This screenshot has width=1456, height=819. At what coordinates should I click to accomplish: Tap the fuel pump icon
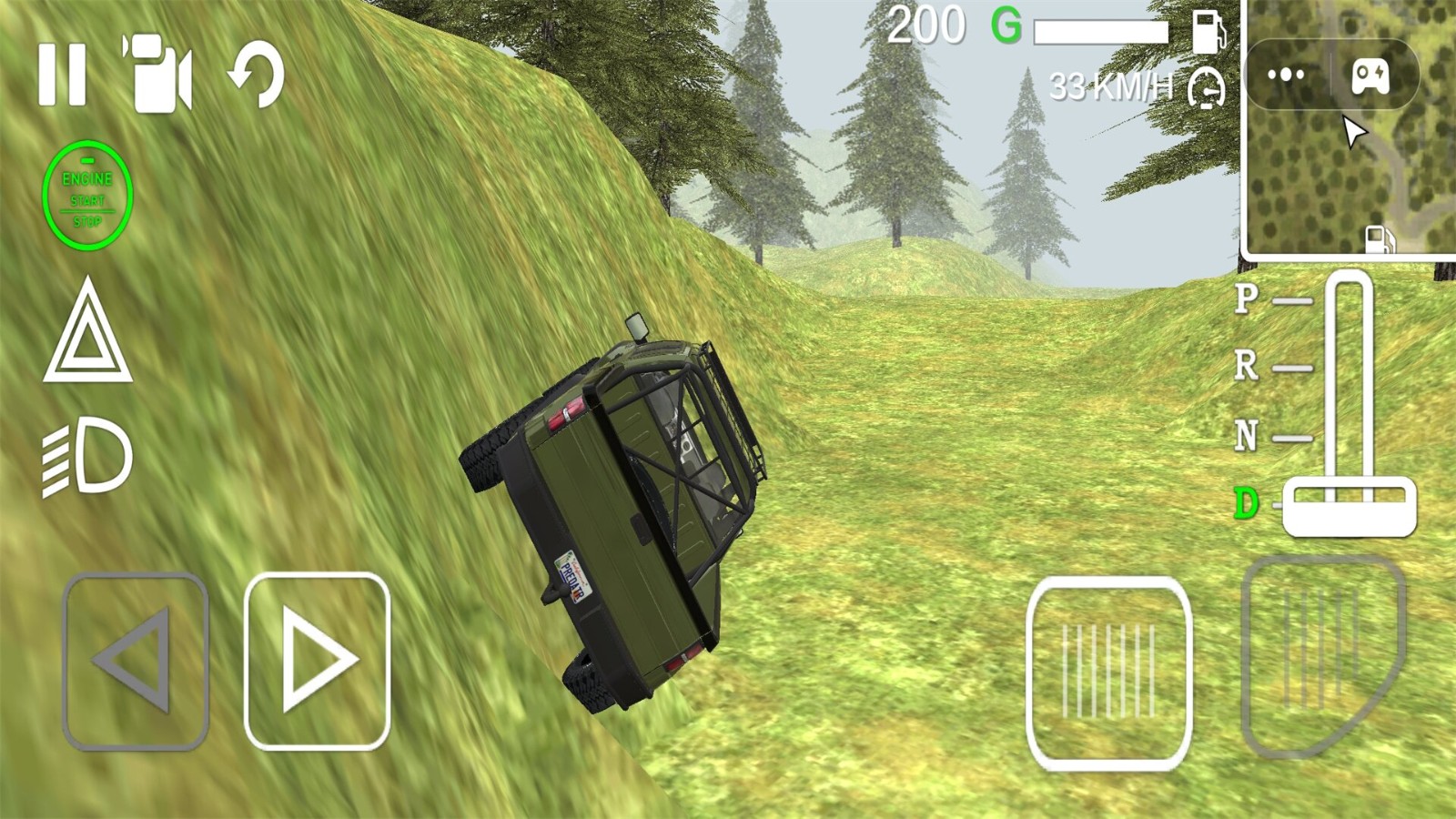(x=1208, y=30)
